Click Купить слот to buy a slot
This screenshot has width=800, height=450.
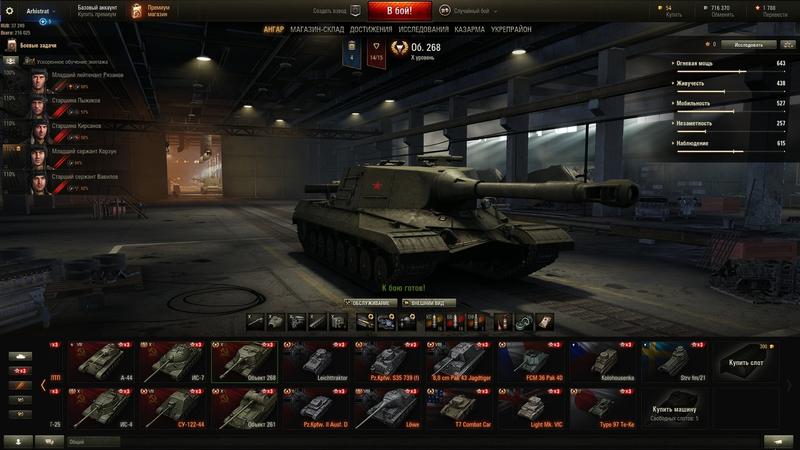[x=745, y=362]
